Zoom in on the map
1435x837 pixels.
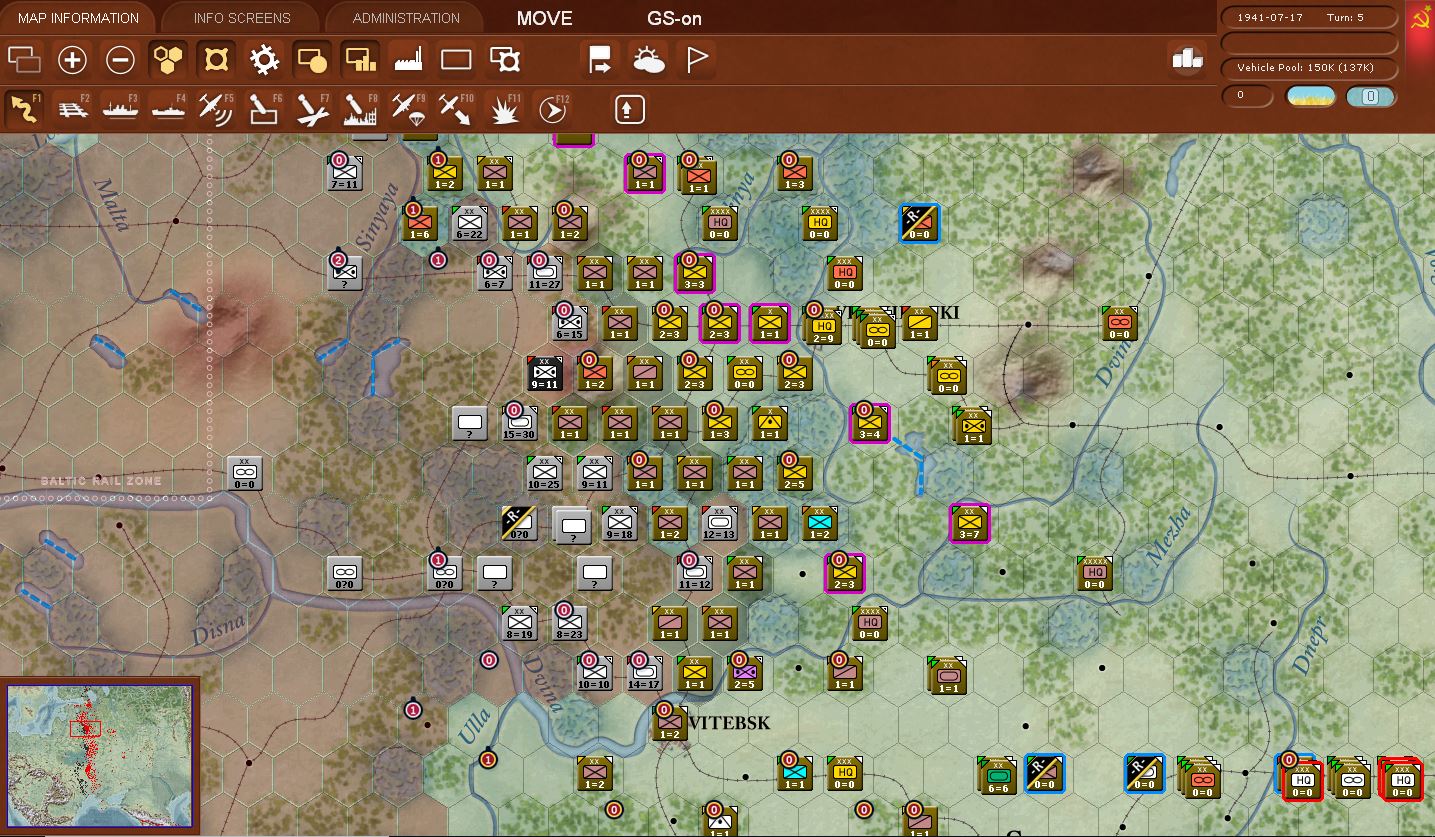(x=72, y=59)
